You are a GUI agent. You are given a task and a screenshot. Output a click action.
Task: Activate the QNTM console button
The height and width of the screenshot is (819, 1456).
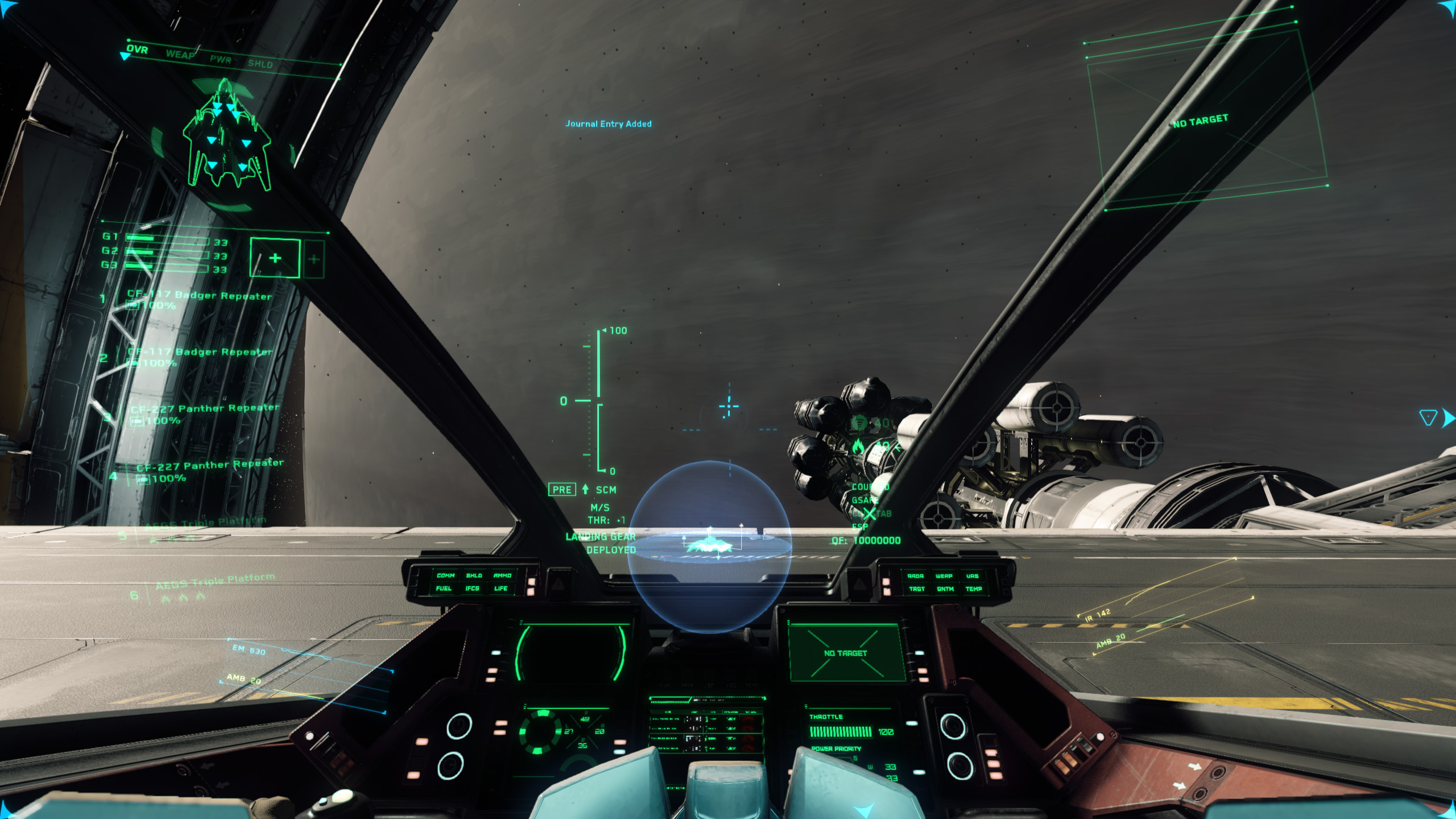tap(945, 589)
